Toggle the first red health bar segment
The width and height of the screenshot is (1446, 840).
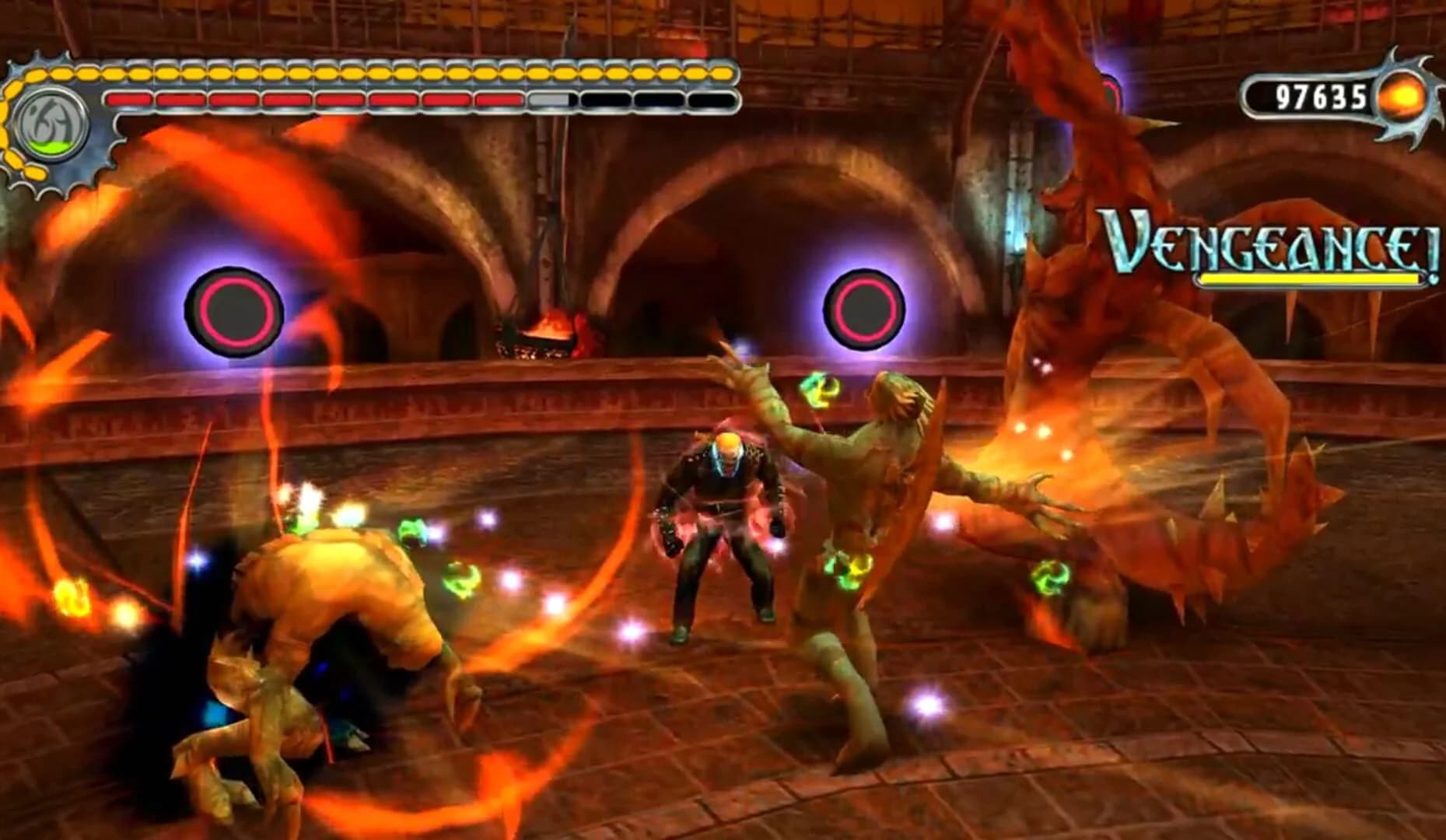(128, 100)
